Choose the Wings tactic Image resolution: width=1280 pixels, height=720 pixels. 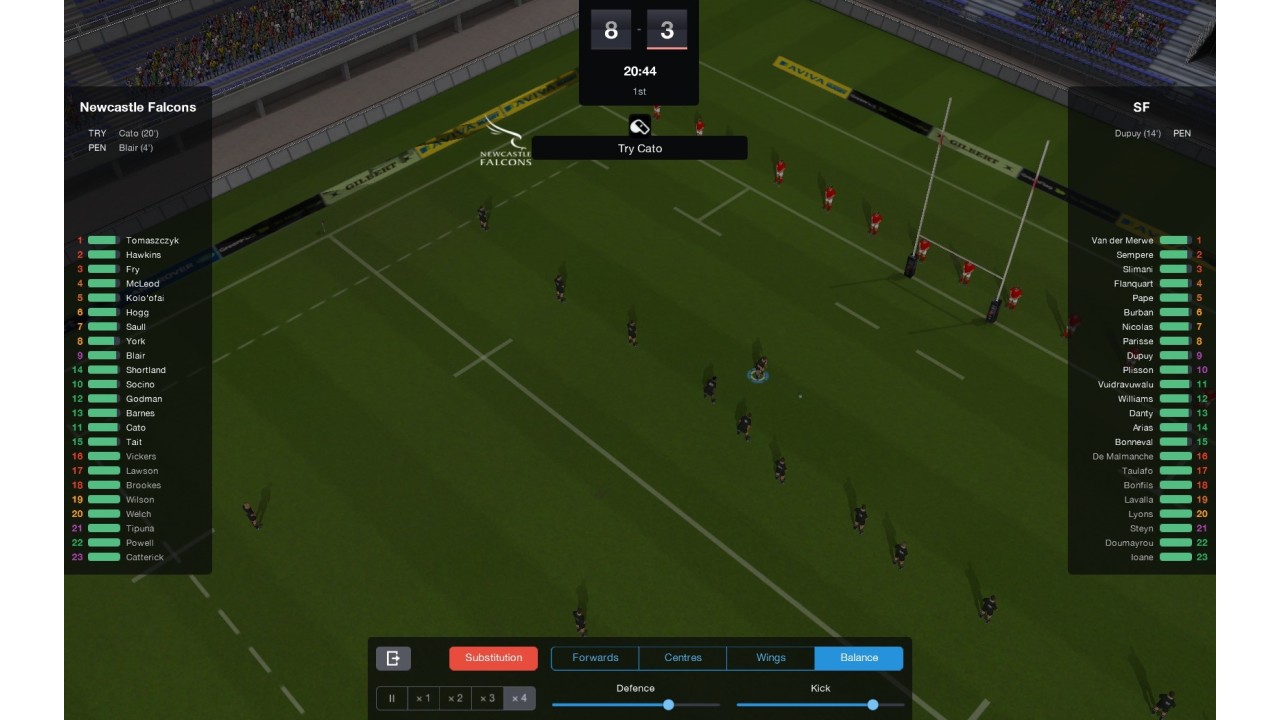click(771, 658)
